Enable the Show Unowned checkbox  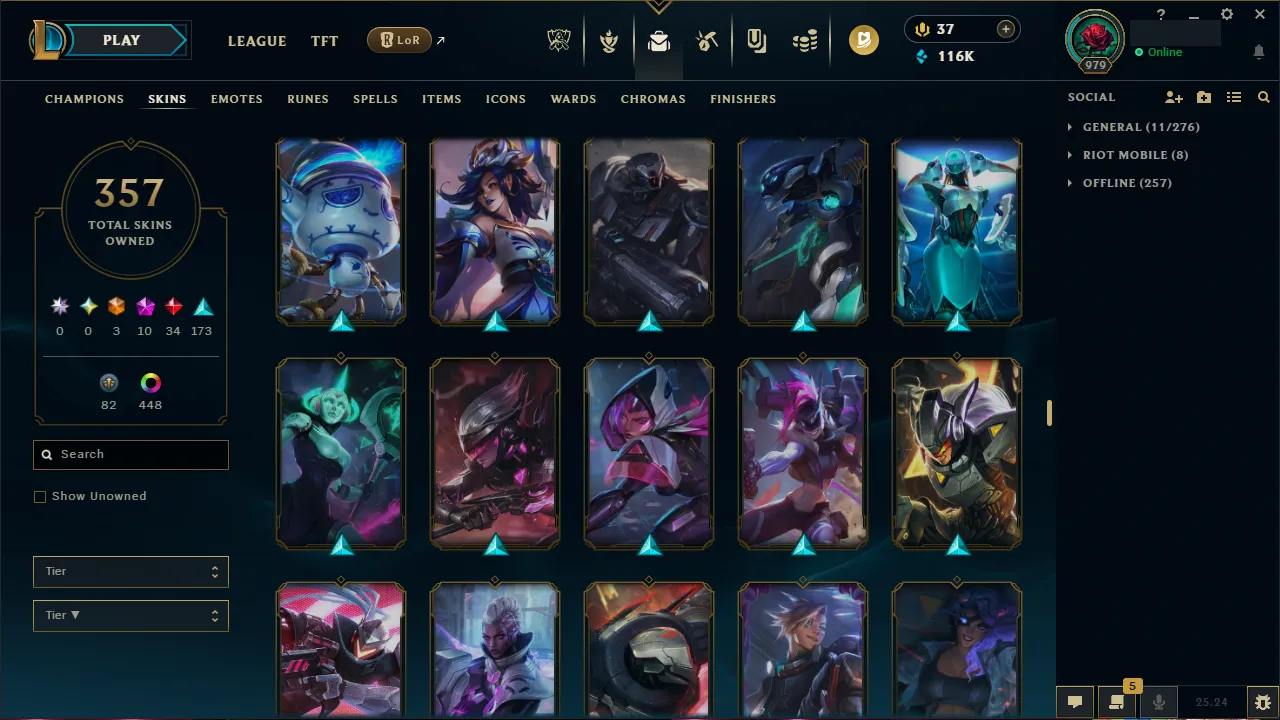[x=40, y=496]
